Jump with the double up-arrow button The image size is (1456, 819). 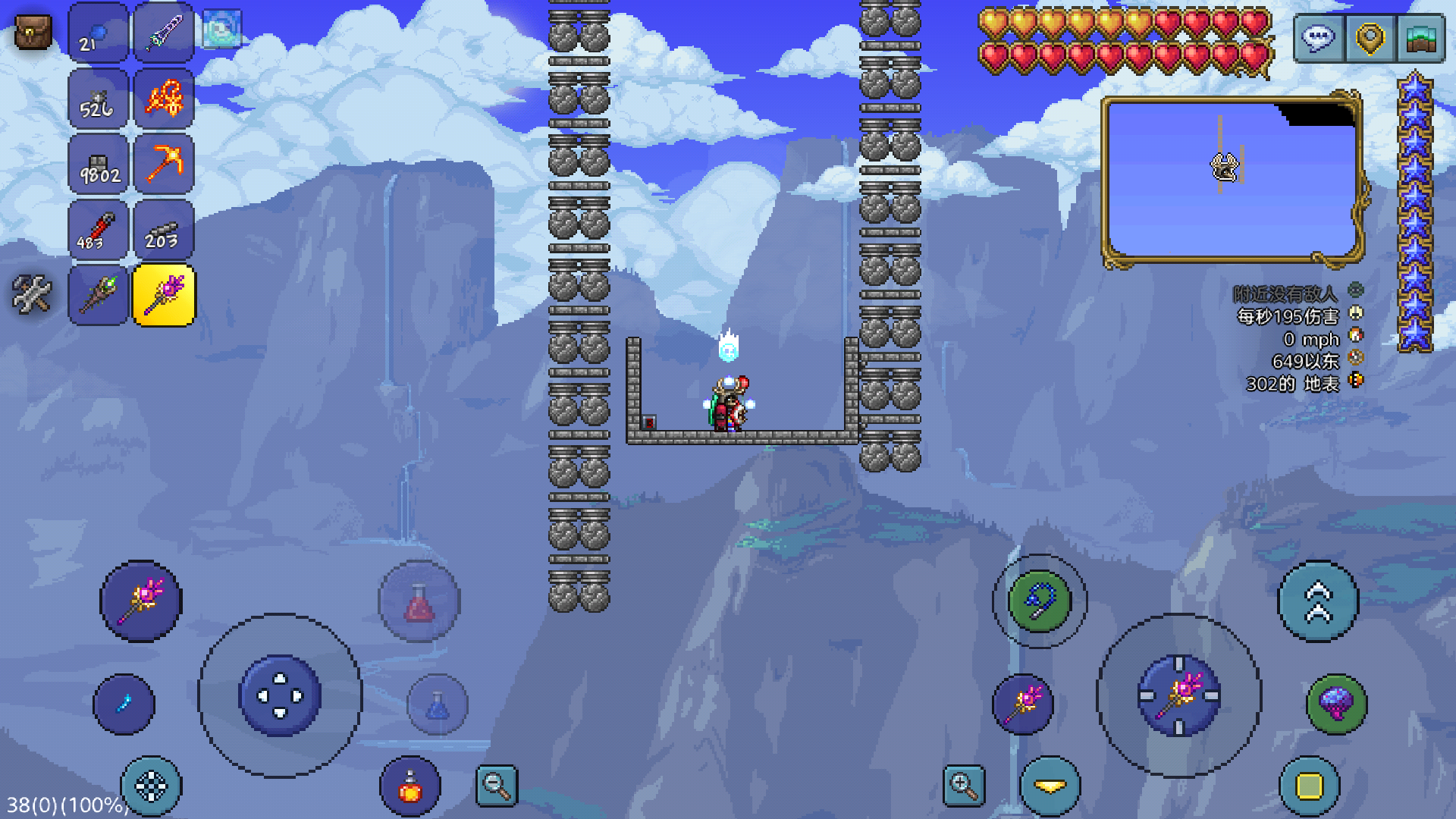1318,601
